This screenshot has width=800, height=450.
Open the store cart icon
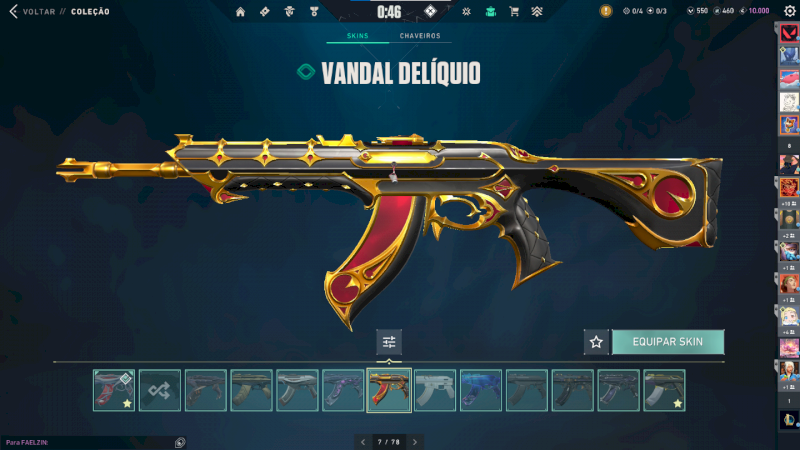click(514, 12)
